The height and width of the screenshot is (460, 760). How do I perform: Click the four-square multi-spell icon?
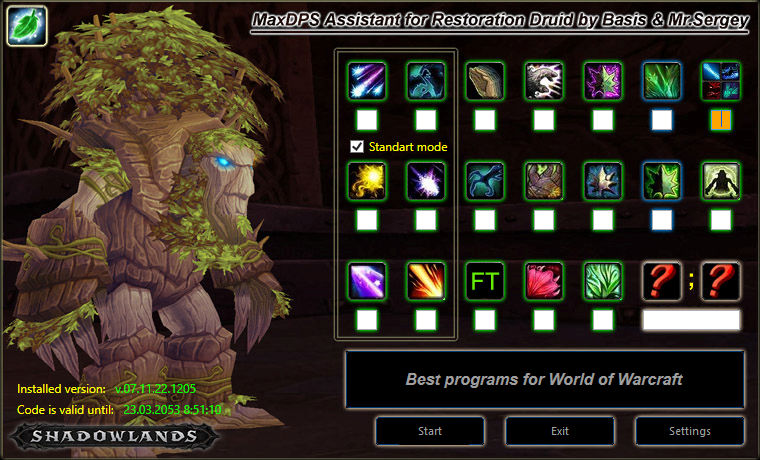tap(721, 81)
